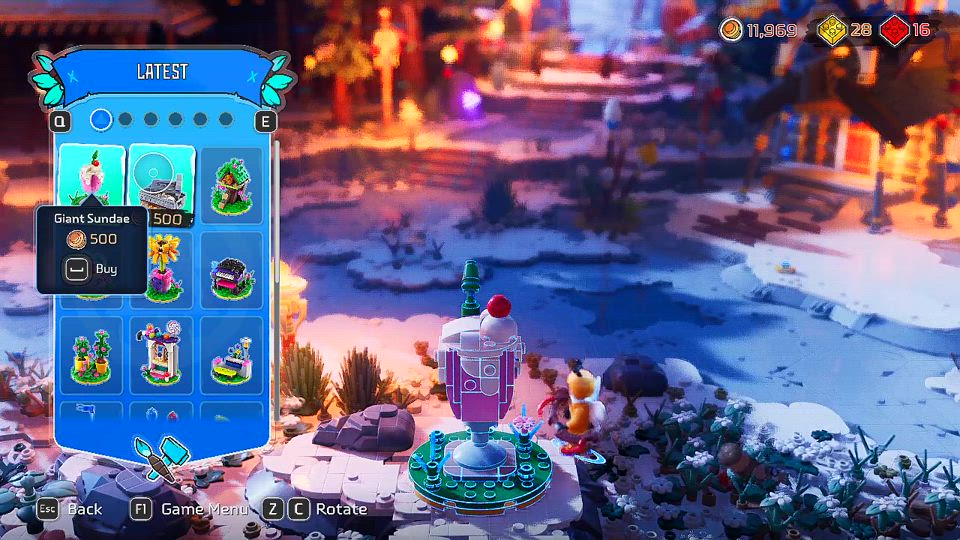The width and height of the screenshot is (960, 540).
Task: Select the candy stall build tile
Action: [161, 354]
